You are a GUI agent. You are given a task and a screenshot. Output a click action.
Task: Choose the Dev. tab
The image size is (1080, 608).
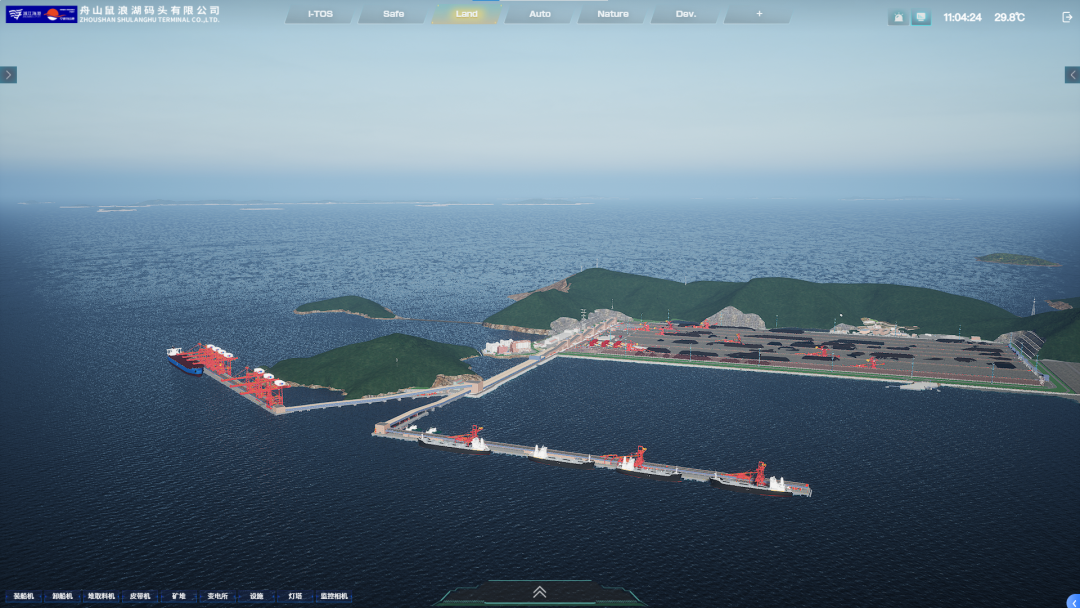pyautogui.click(x=686, y=14)
